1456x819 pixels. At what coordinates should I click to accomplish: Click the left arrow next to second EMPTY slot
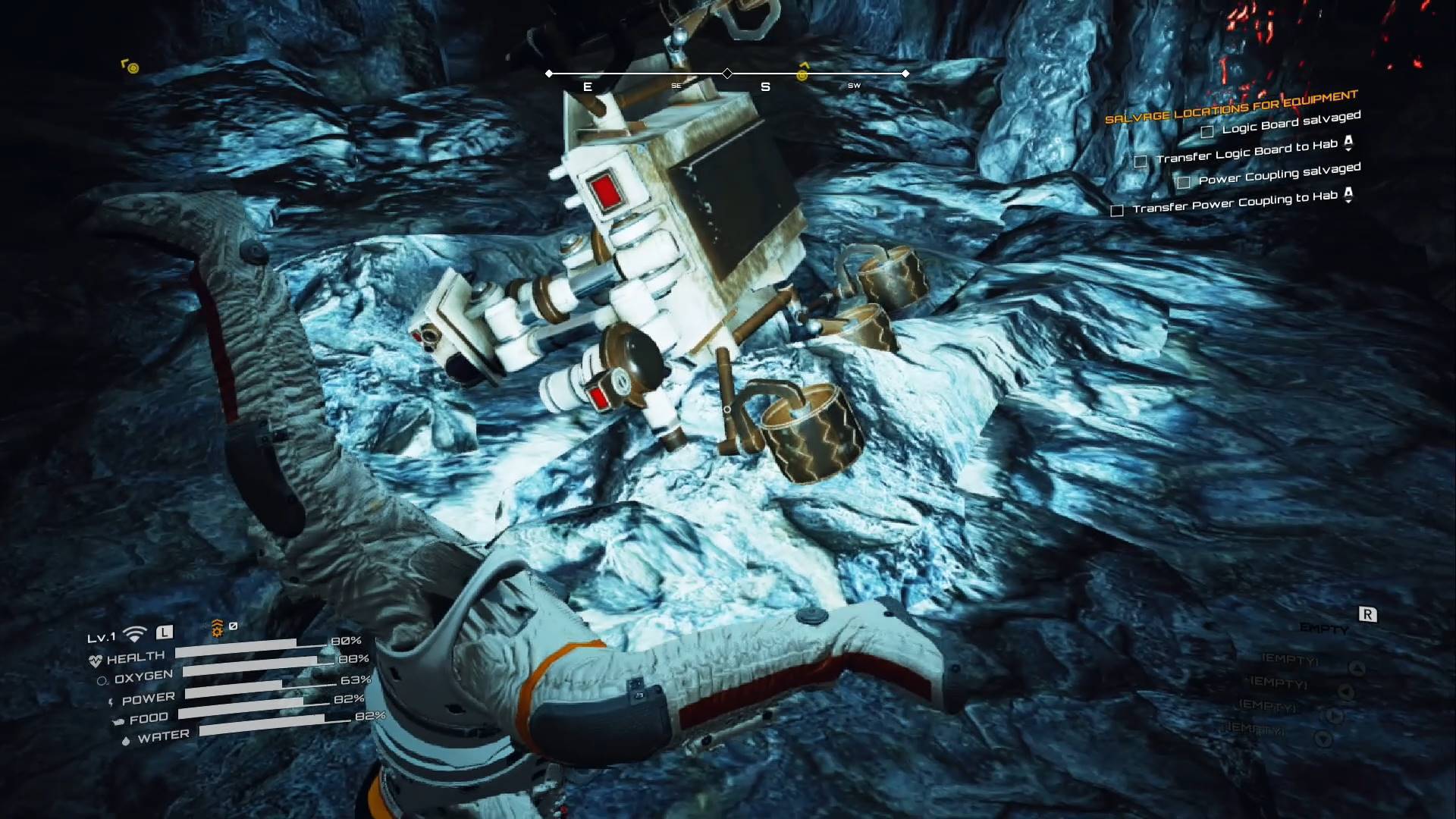coord(1347,692)
